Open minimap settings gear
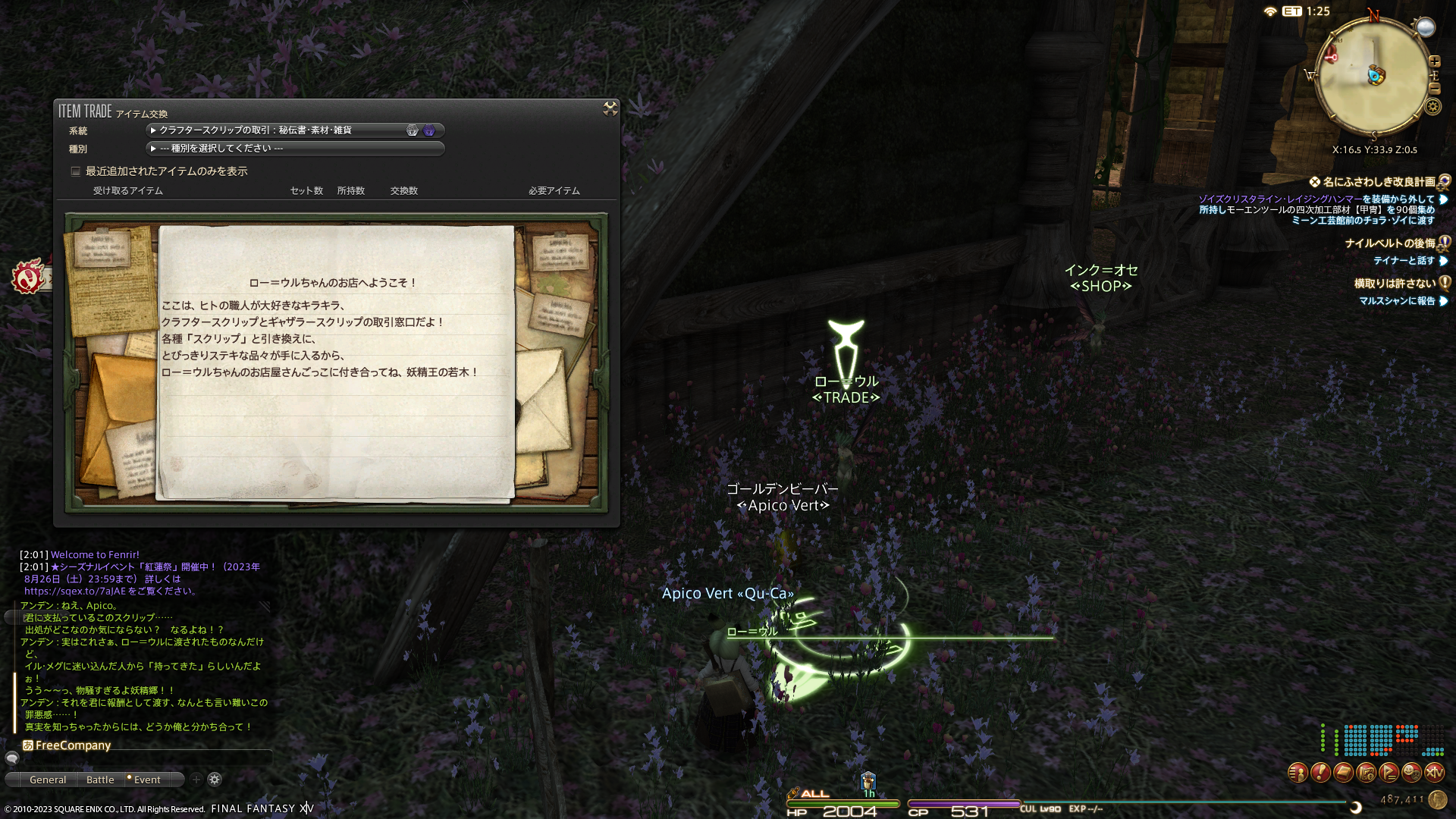The height and width of the screenshot is (819, 1456). [1432, 107]
